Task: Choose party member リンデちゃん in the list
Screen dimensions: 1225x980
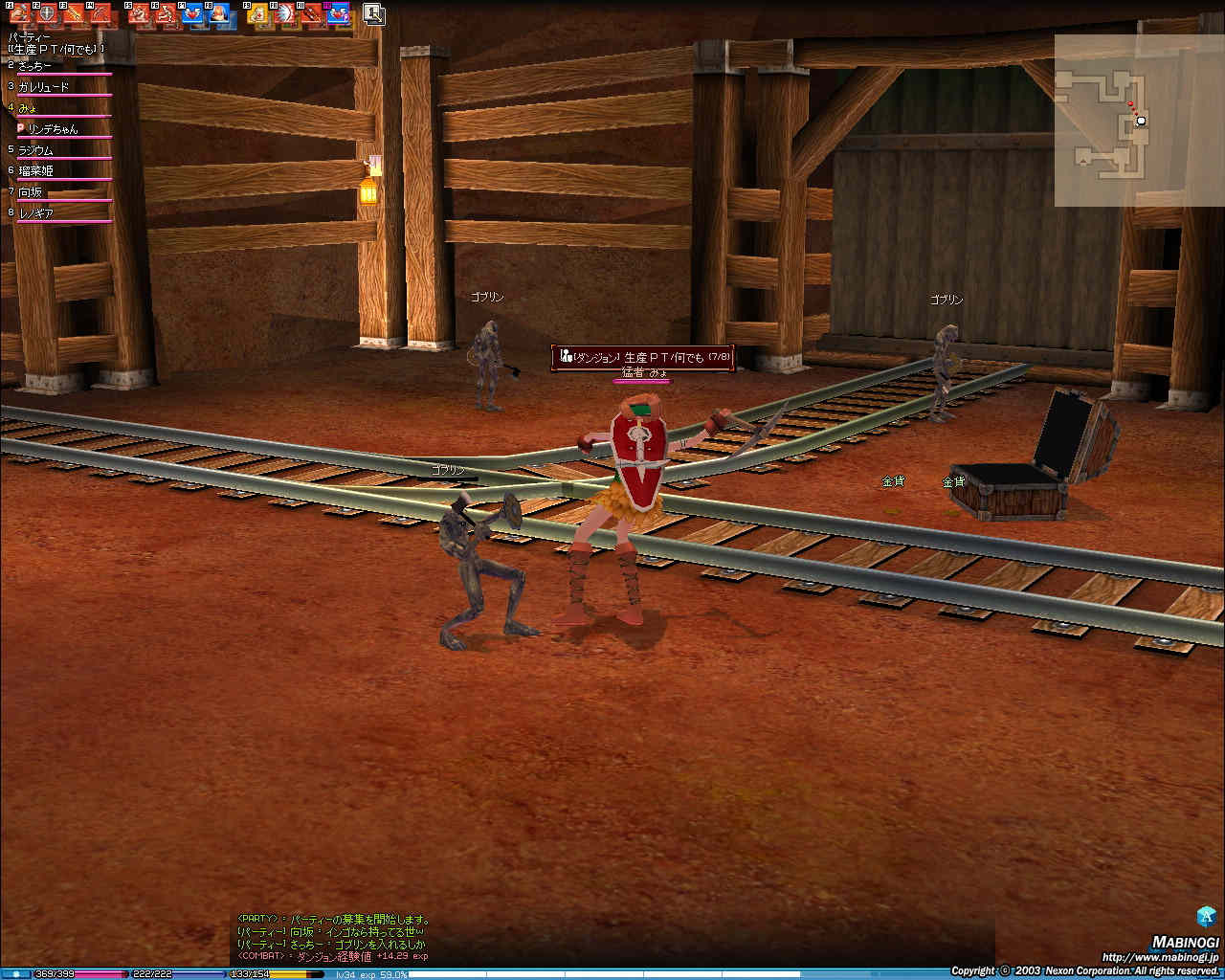Action: [53, 129]
